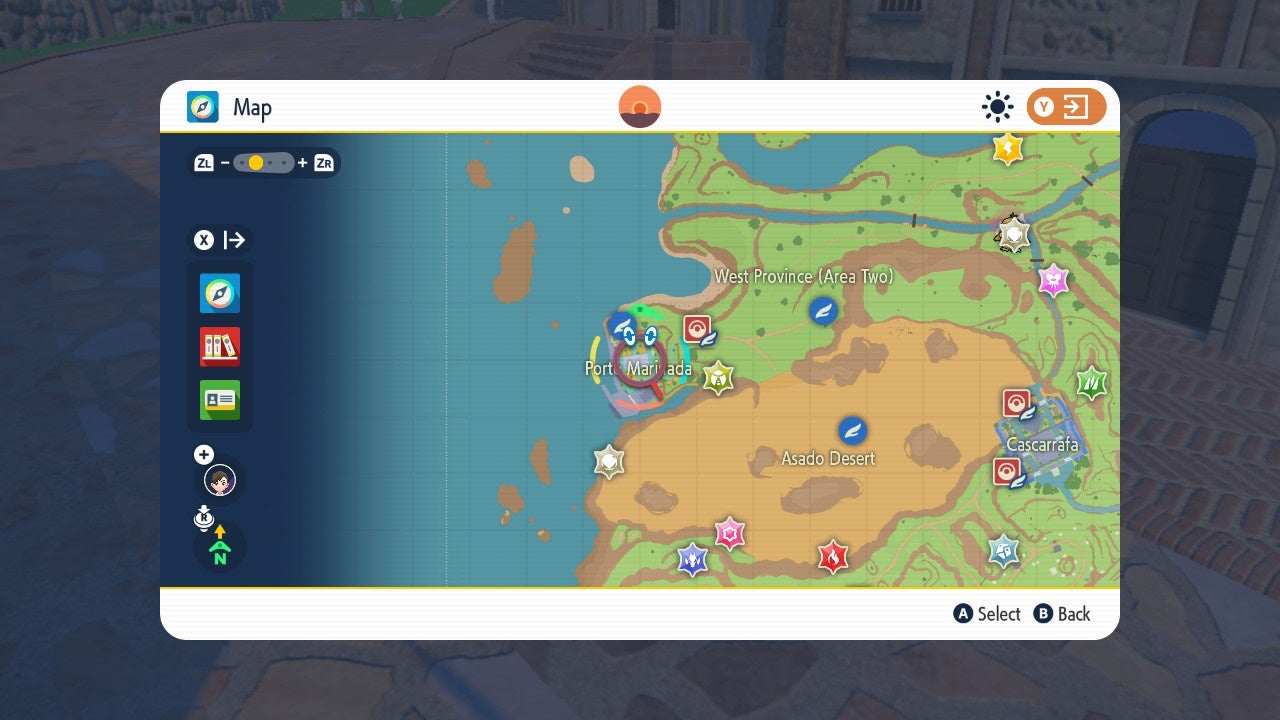Open the orange profile emblem at top center
The width and height of the screenshot is (1280, 720).
(x=639, y=105)
